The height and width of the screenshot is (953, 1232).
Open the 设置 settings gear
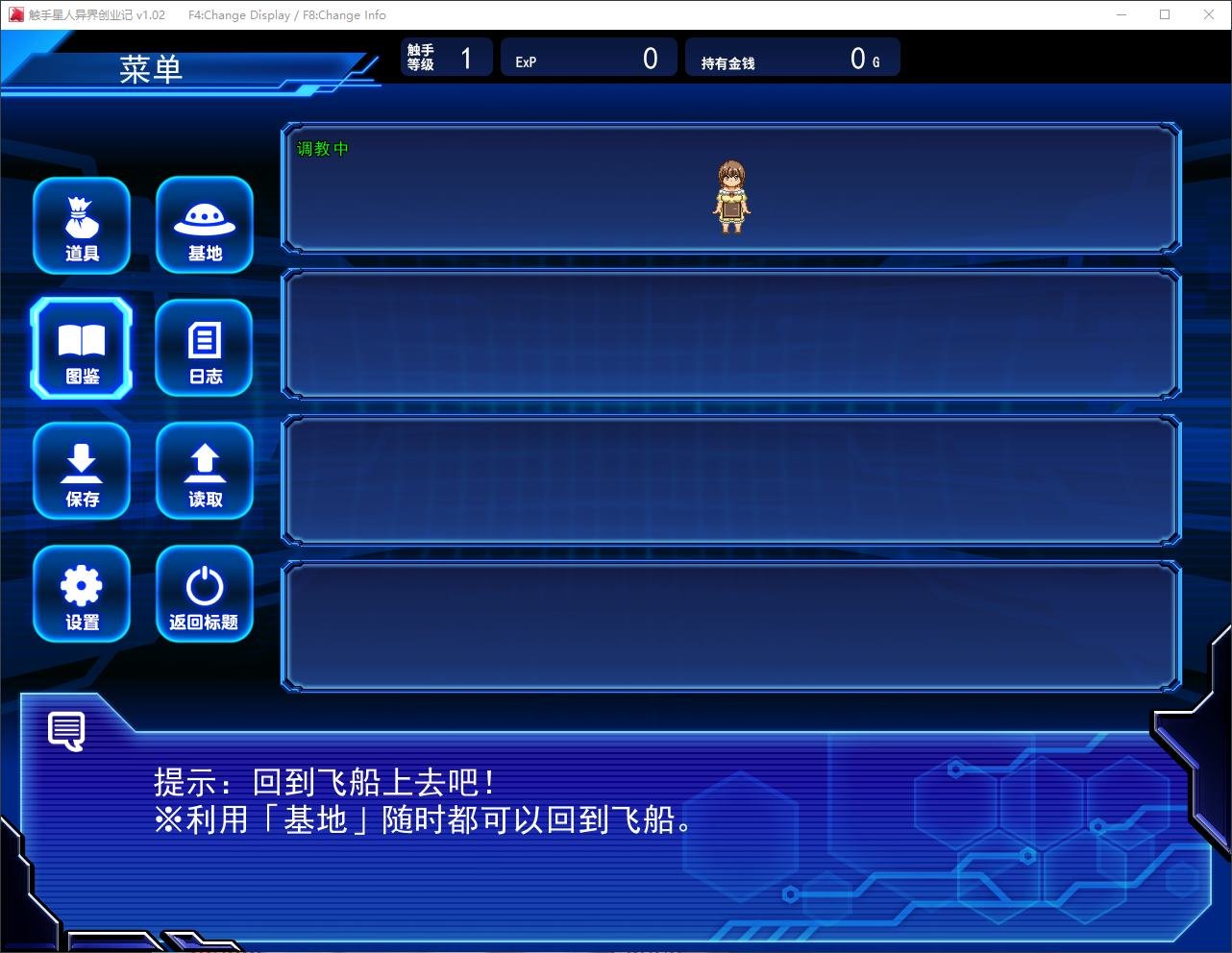click(x=82, y=594)
